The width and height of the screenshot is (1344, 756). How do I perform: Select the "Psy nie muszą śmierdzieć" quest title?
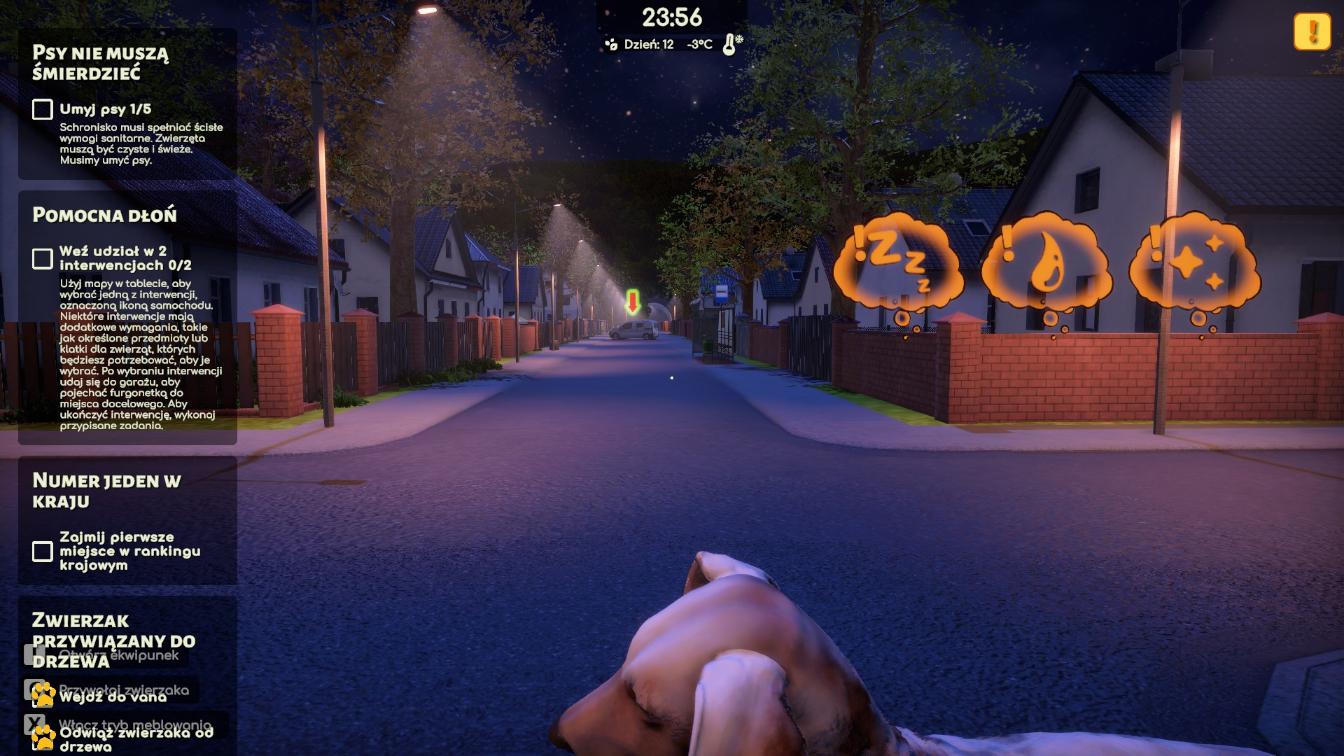(100, 63)
